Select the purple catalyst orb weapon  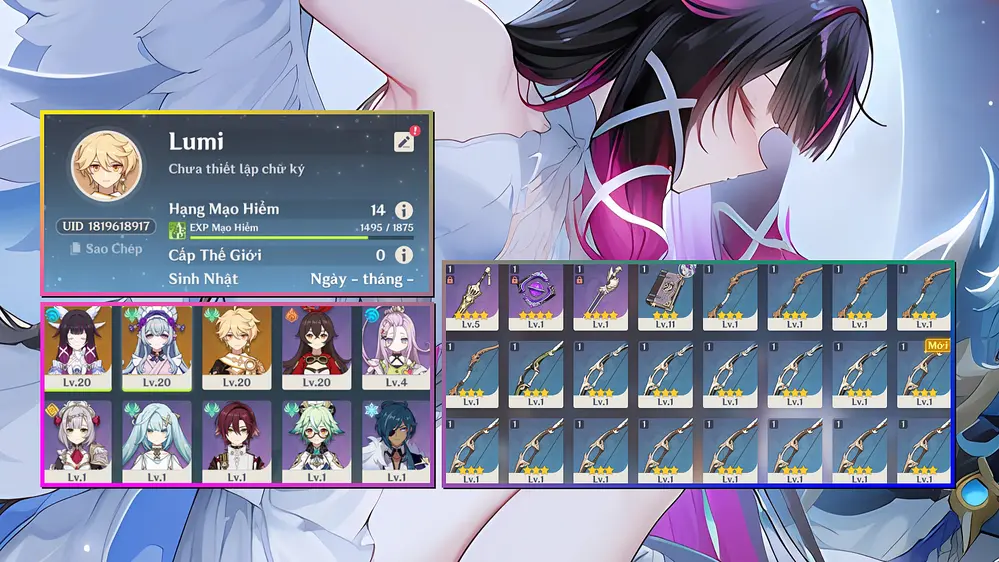click(x=537, y=297)
